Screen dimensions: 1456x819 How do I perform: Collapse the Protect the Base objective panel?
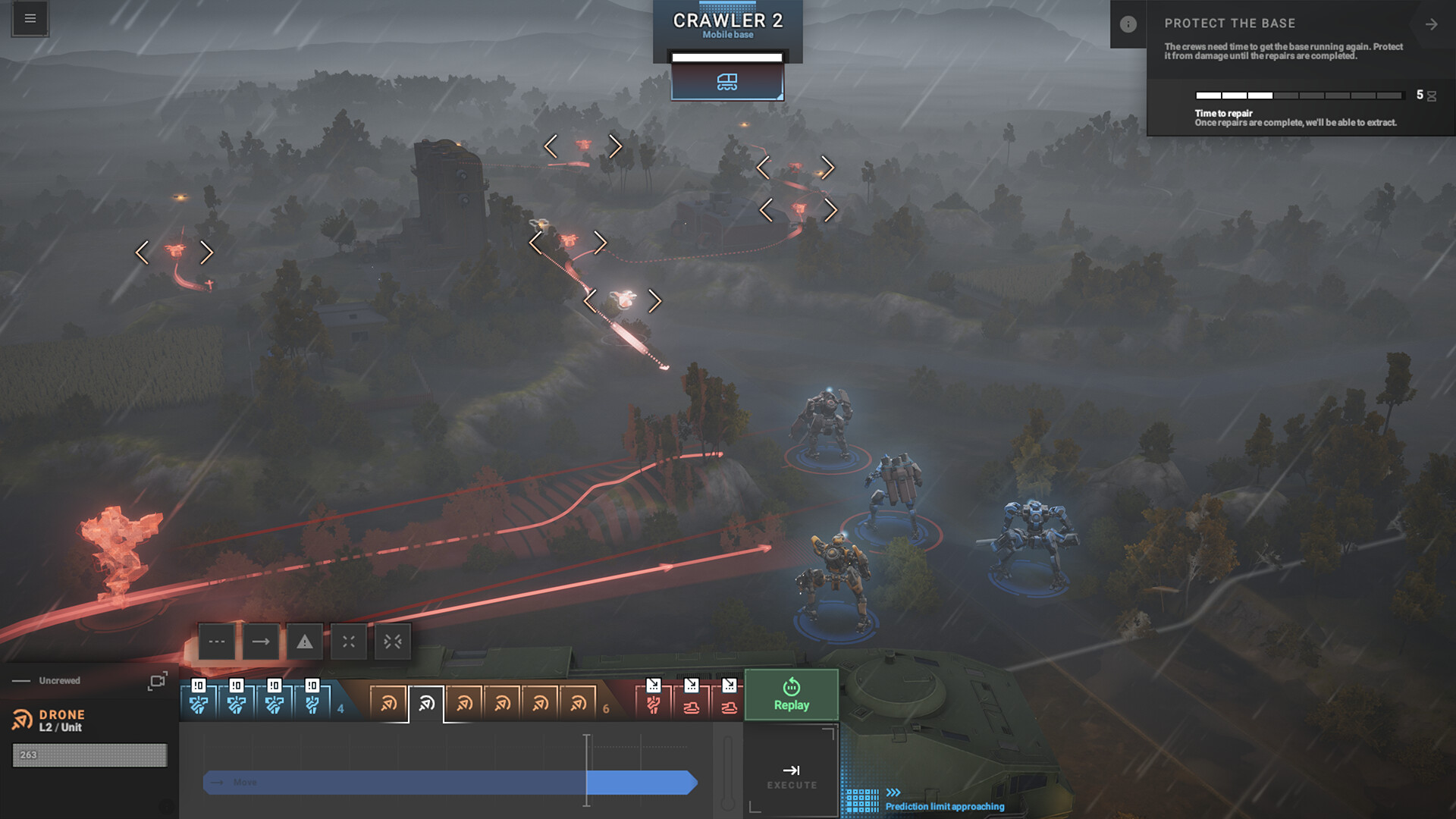click(x=1431, y=24)
